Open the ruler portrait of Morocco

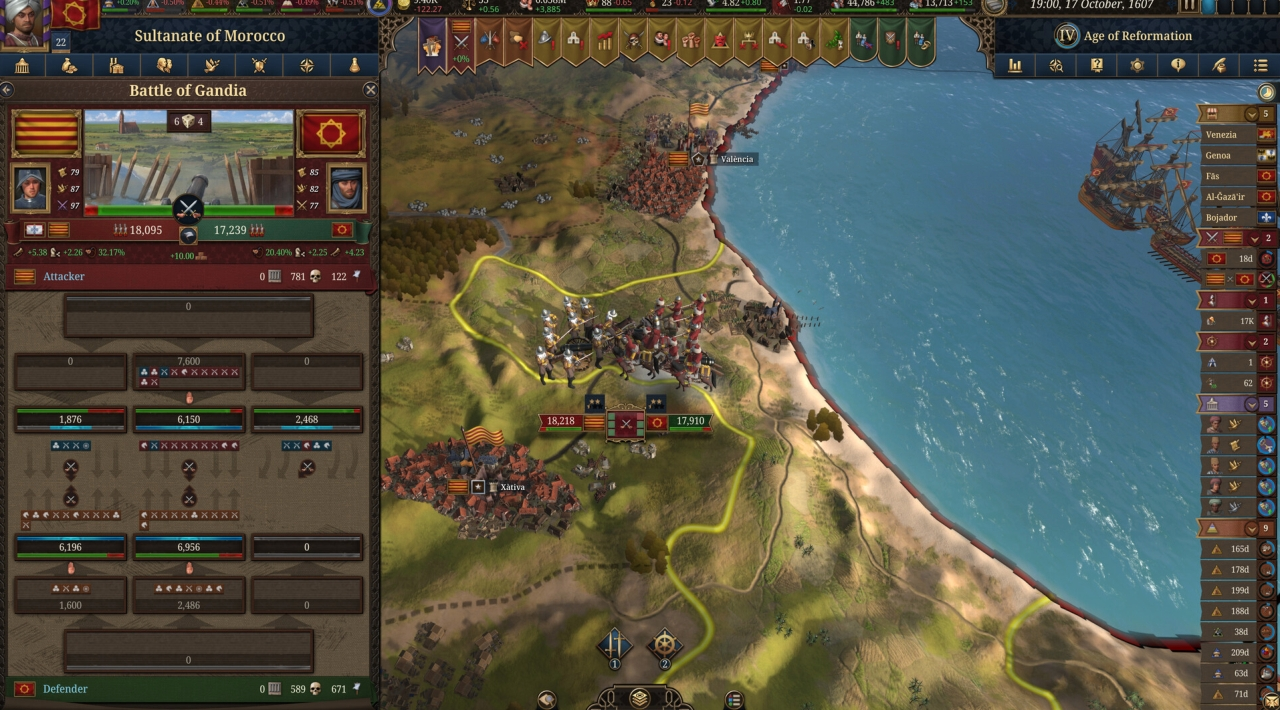tap(24, 24)
